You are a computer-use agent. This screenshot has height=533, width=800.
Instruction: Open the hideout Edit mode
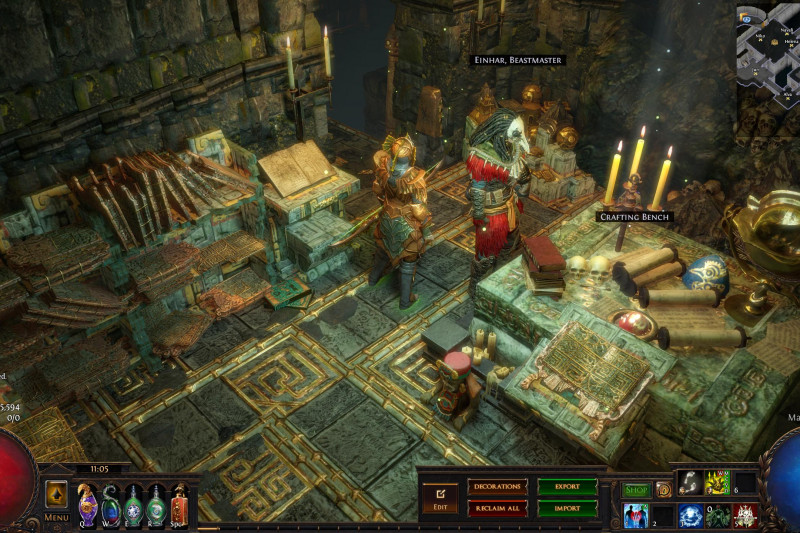[x=439, y=497]
